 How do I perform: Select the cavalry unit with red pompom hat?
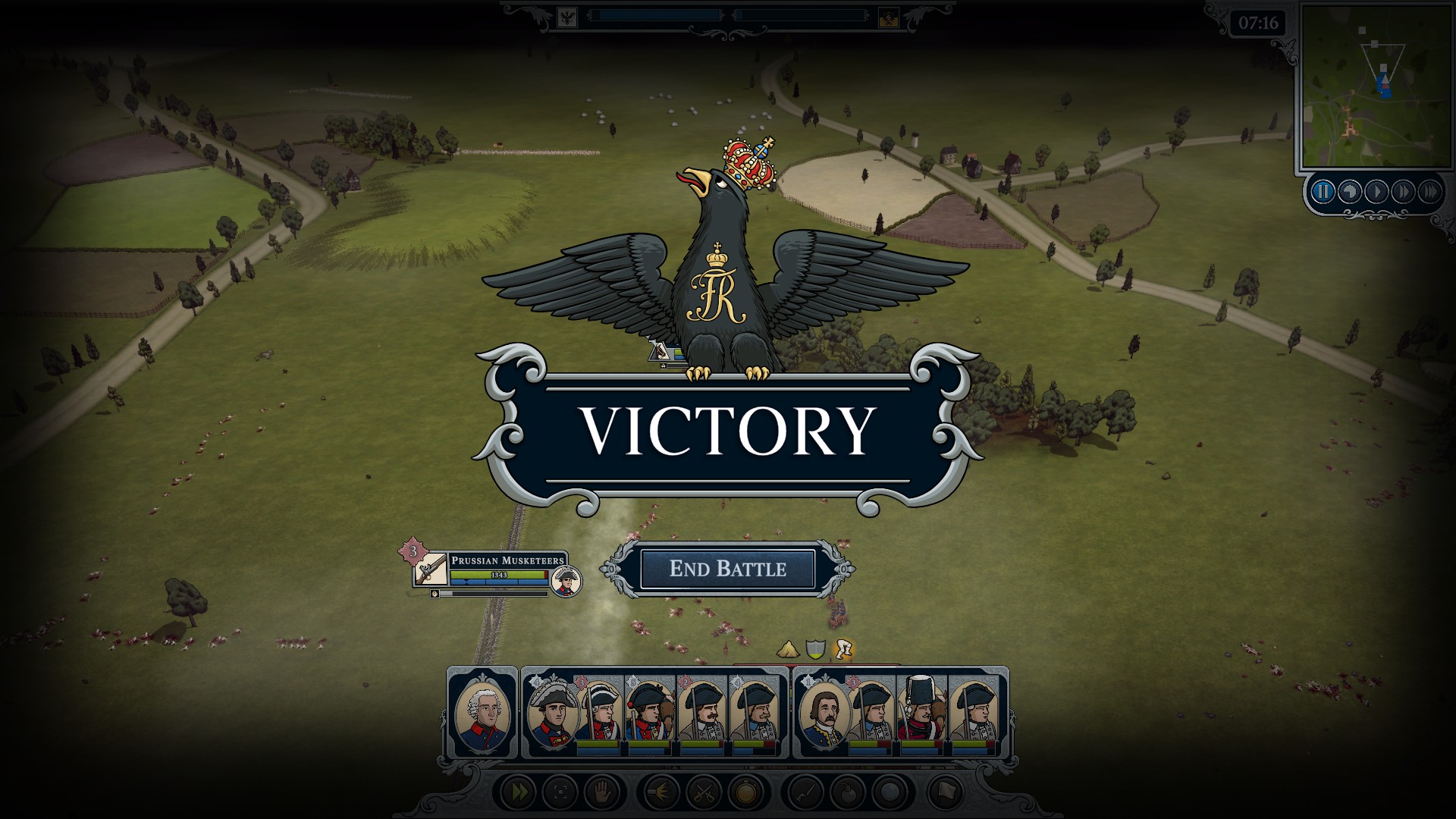tap(649, 713)
